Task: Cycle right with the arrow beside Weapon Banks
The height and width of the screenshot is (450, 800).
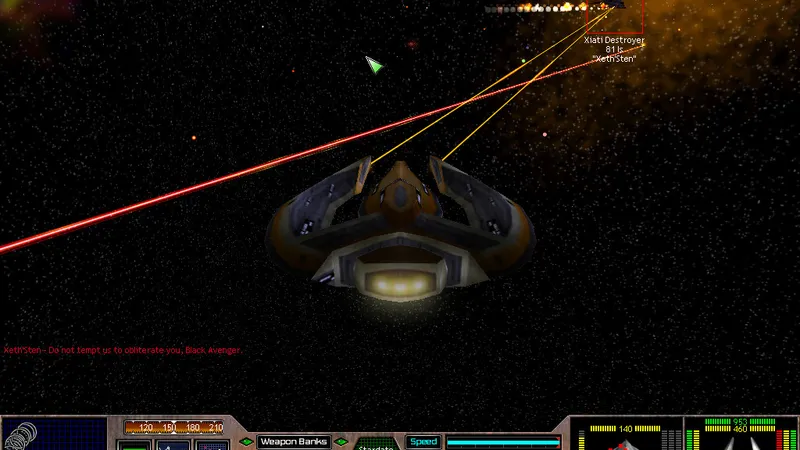Action: 341,441
